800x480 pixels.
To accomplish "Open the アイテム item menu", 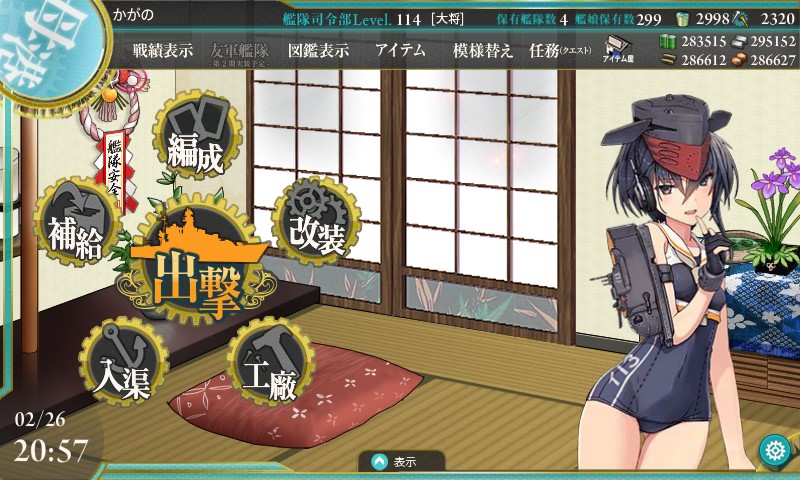I will coord(400,51).
